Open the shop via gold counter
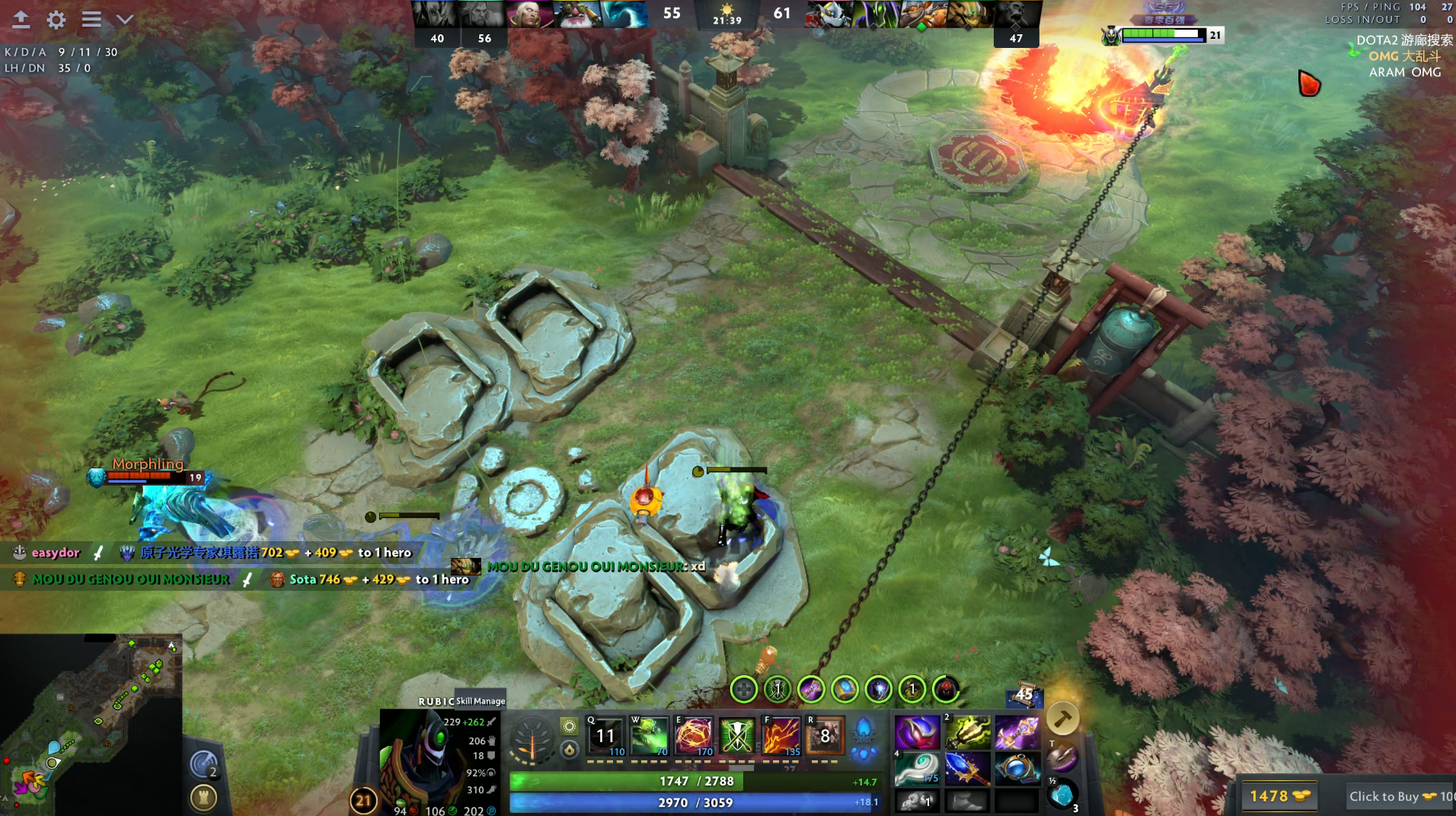Image resolution: width=1456 pixels, height=816 pixels. [1279, 796]
